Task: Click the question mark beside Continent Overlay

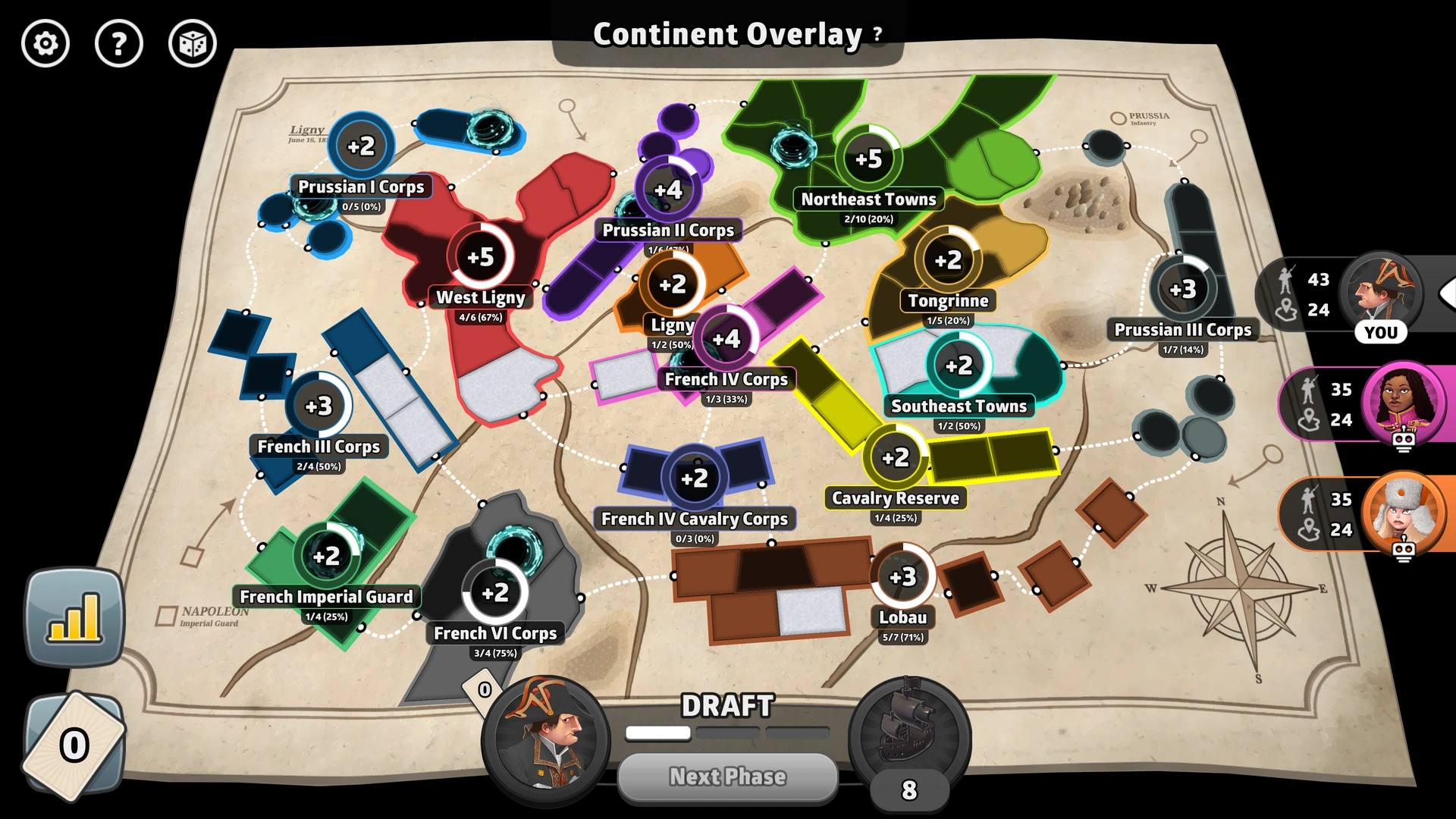Action: (x=877, y=34)
